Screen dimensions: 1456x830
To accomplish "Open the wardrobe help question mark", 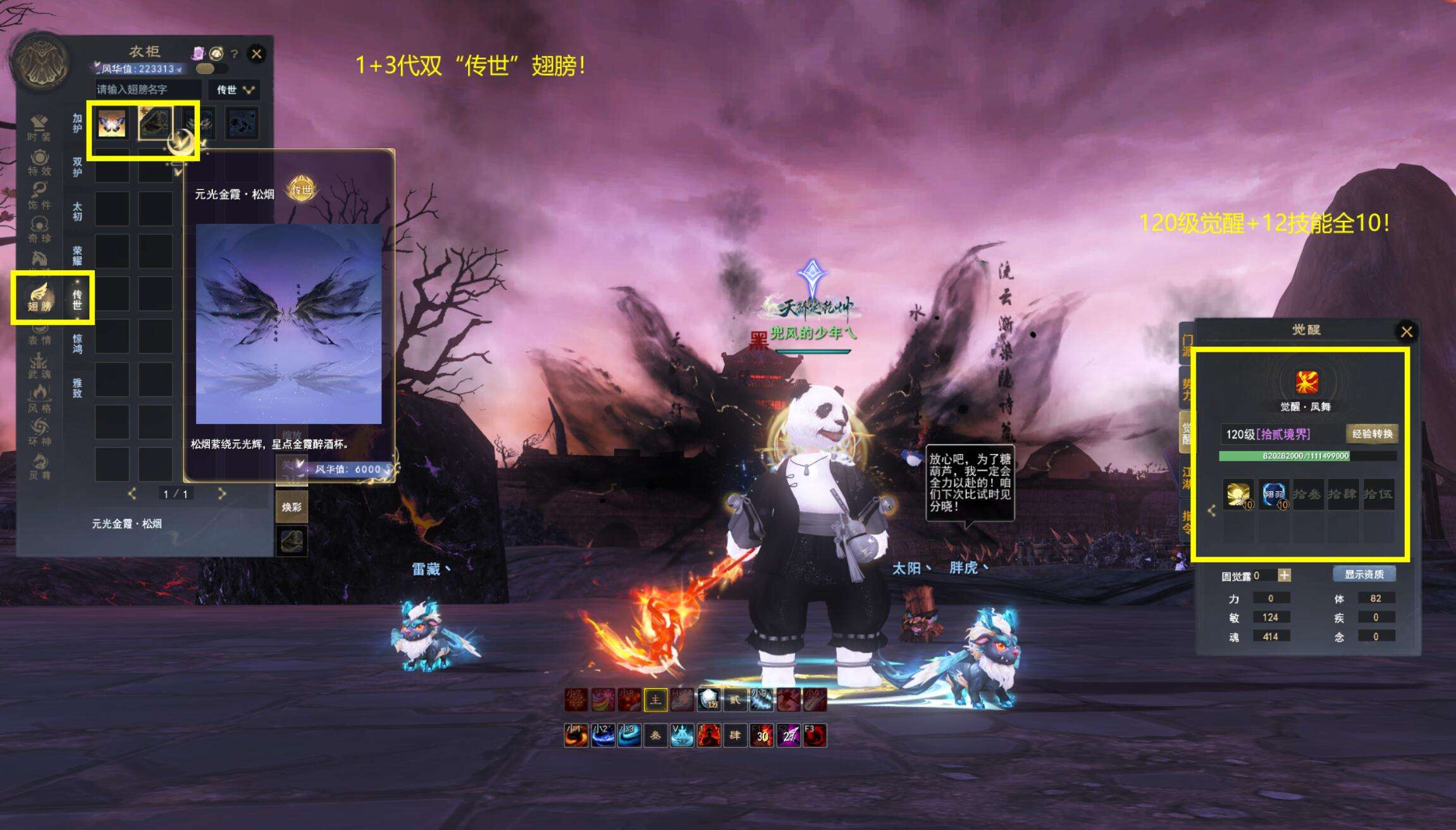I will tap(235, 54).
